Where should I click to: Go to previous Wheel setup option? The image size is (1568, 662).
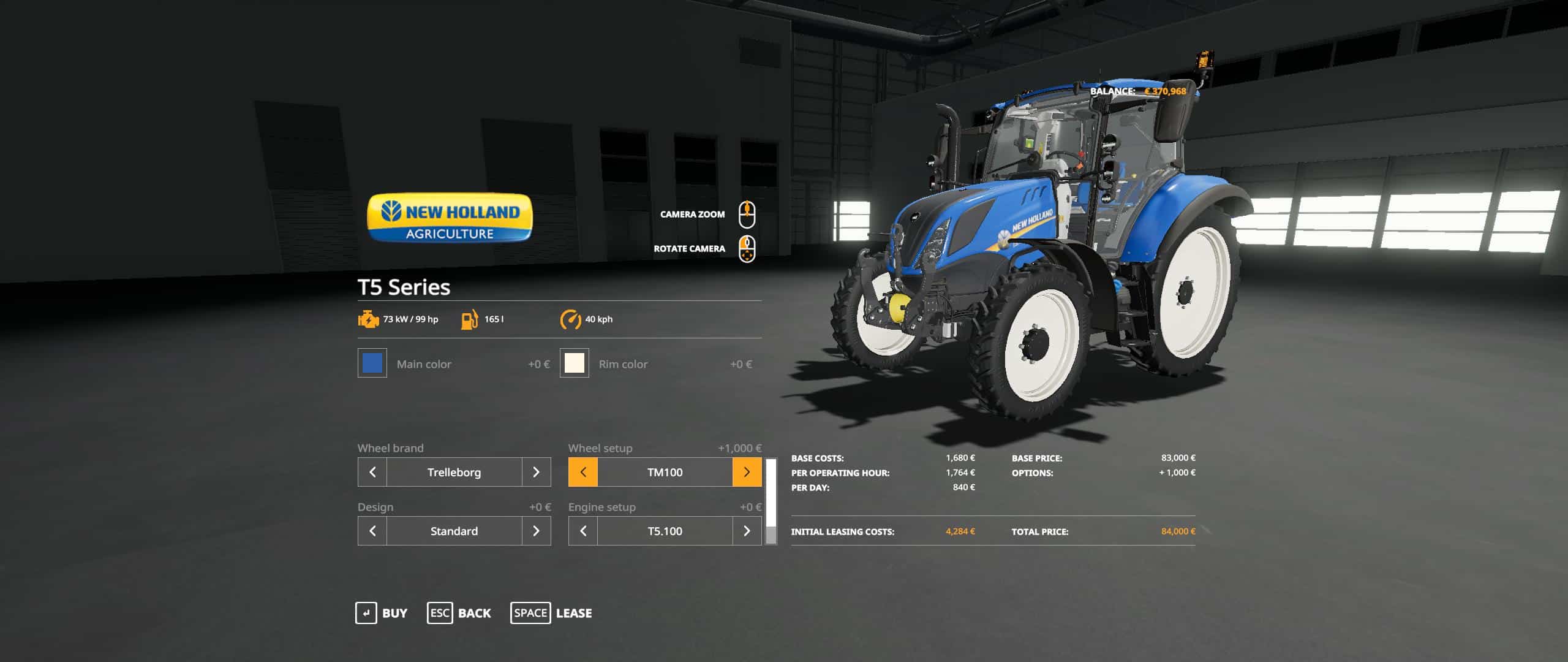click(583, 472)
